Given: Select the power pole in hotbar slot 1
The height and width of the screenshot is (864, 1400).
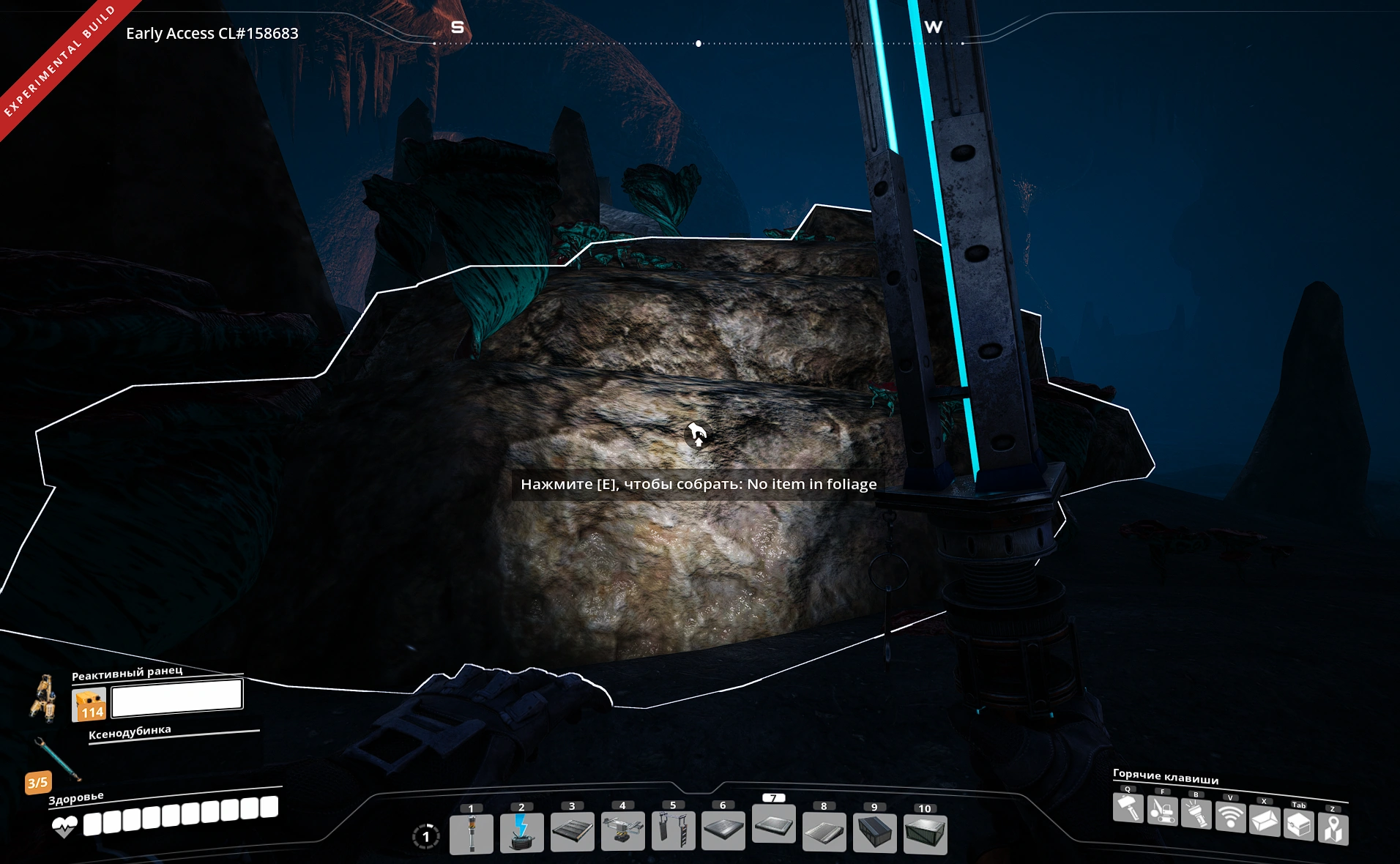Looking at the screenshot, I should [471, 833].
